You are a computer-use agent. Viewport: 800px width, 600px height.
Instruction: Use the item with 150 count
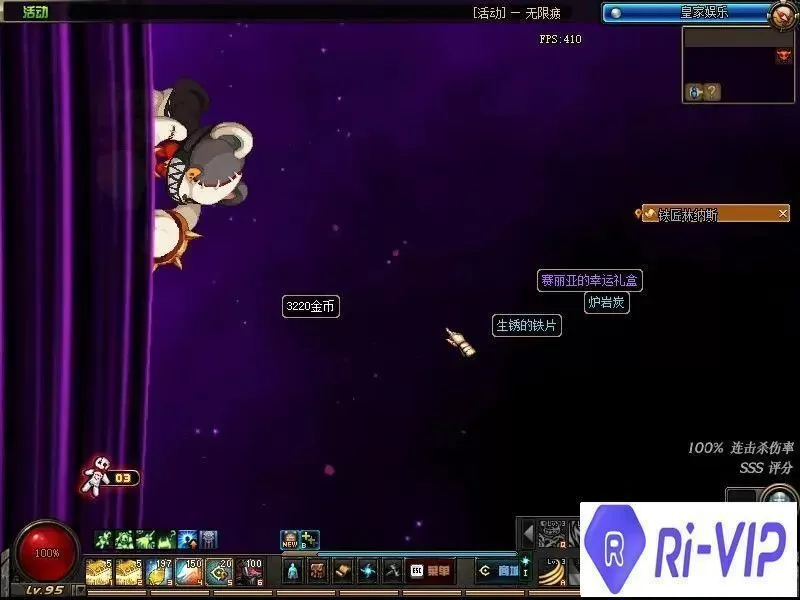(x=188, y=571)
